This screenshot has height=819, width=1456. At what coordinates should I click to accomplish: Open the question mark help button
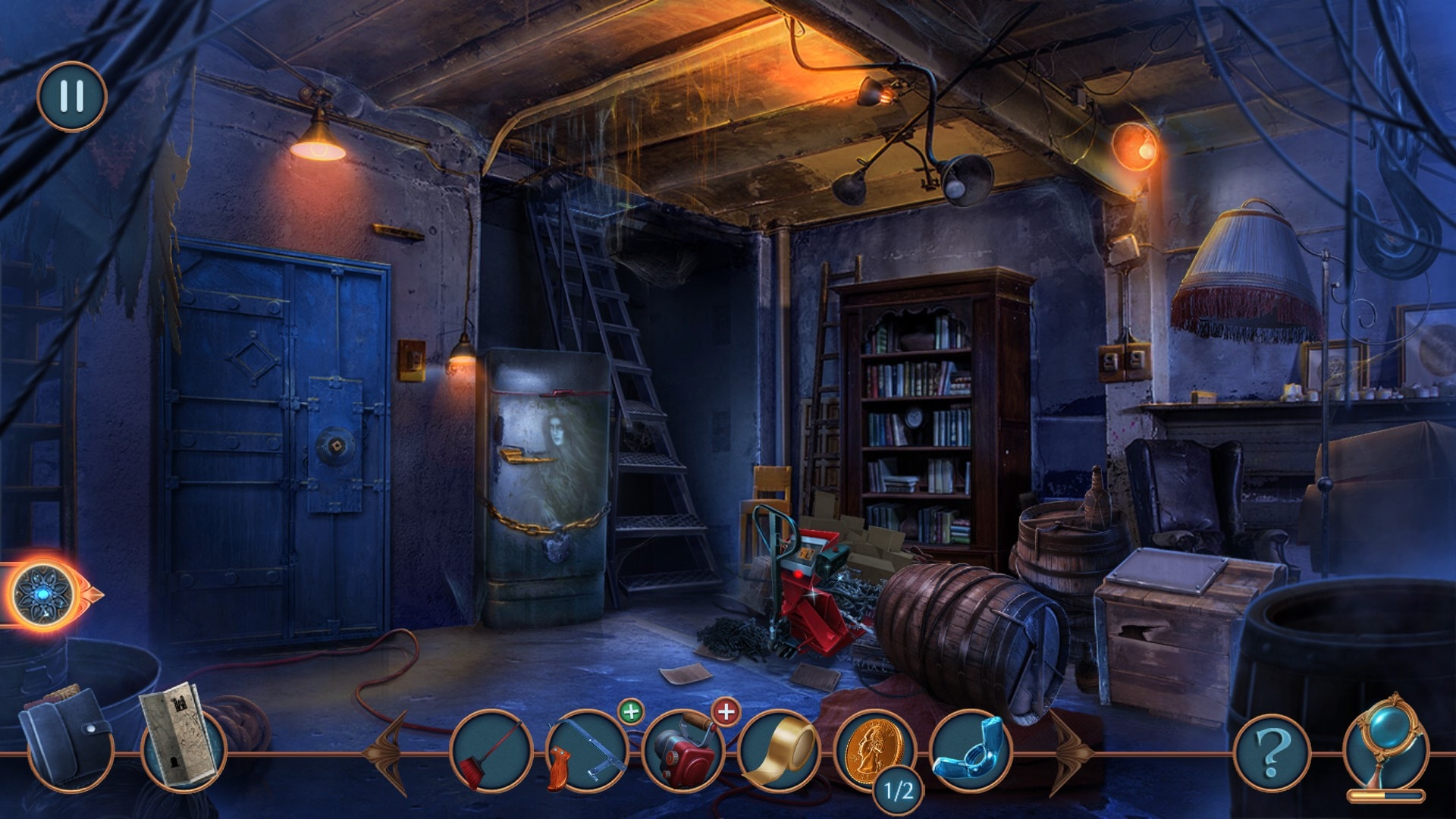(1272, 752)
